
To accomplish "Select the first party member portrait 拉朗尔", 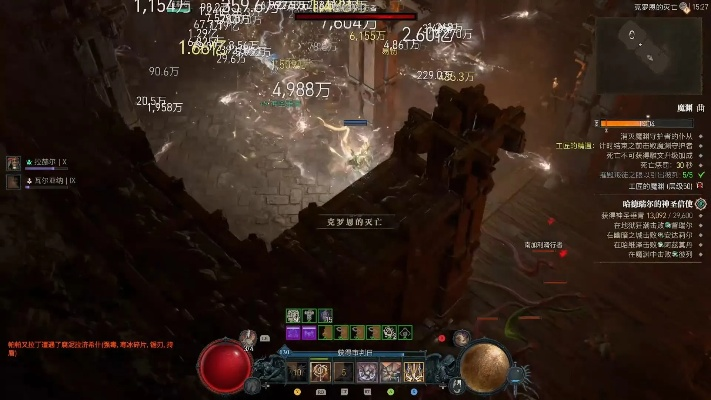I will tap(14, 162).
